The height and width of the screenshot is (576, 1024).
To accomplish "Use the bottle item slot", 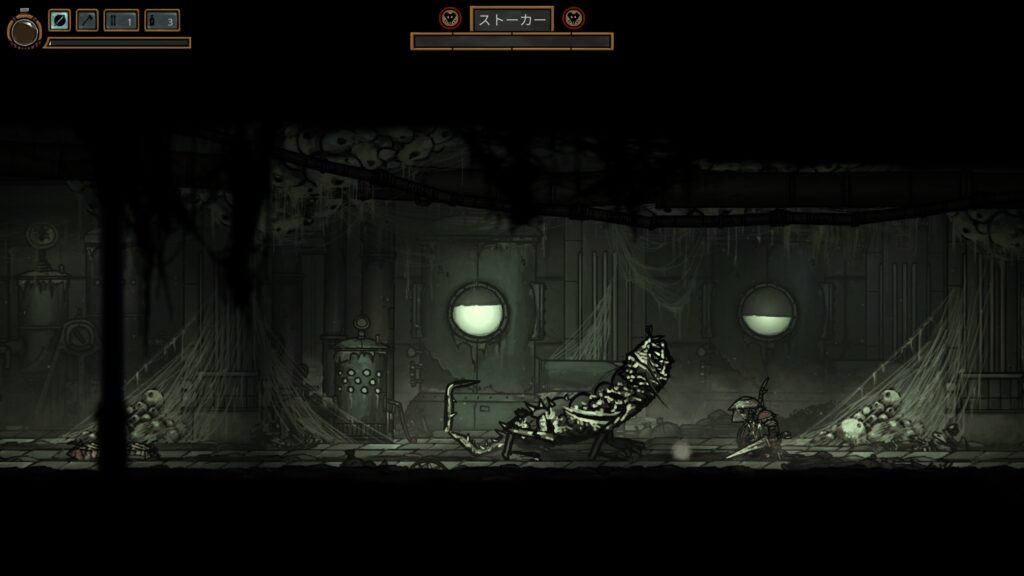I will tap(161, 20).
